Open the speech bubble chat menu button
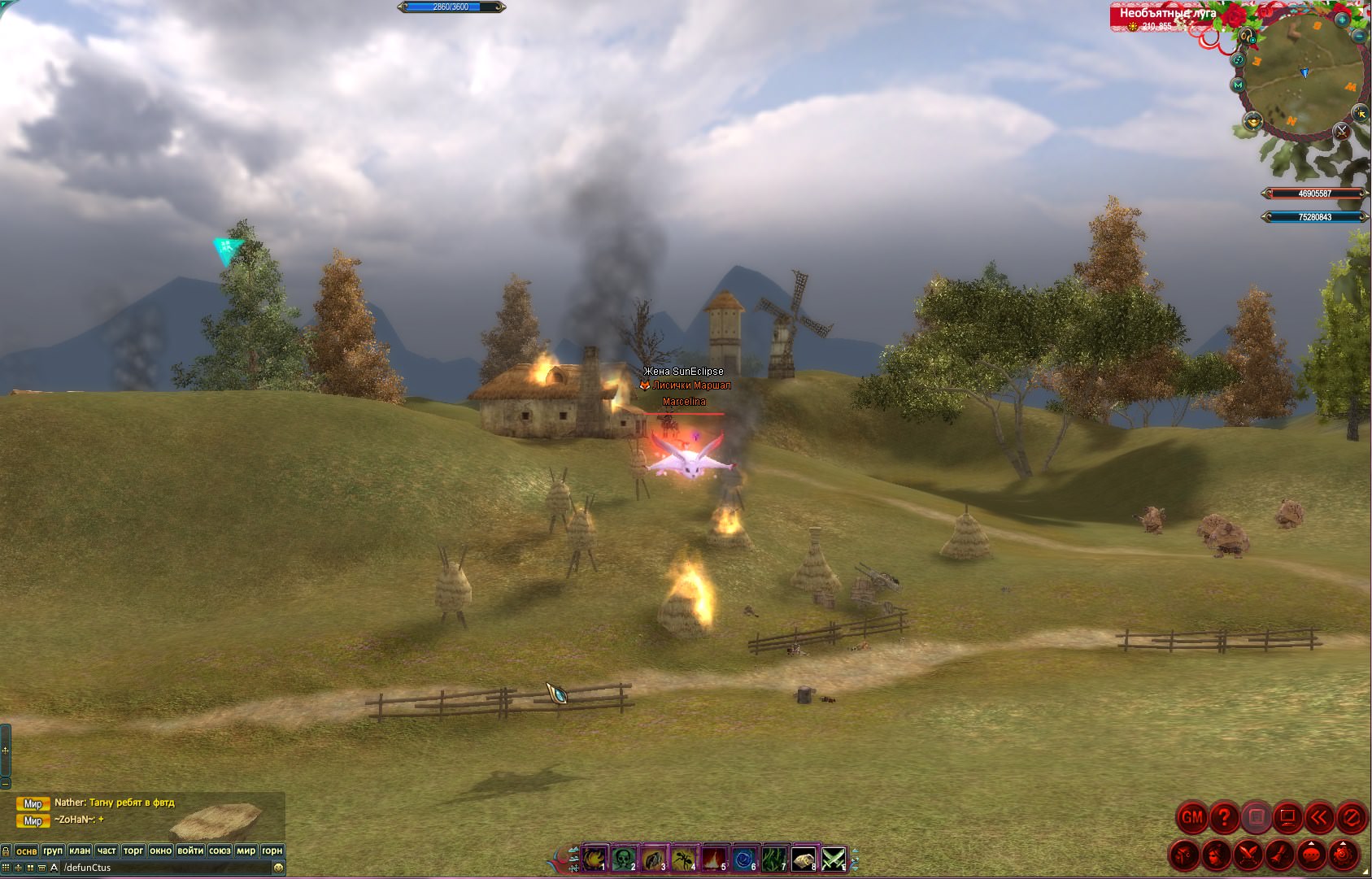Image resolution: width=1372 pixels, height=879 pixels. [1311, 855]
